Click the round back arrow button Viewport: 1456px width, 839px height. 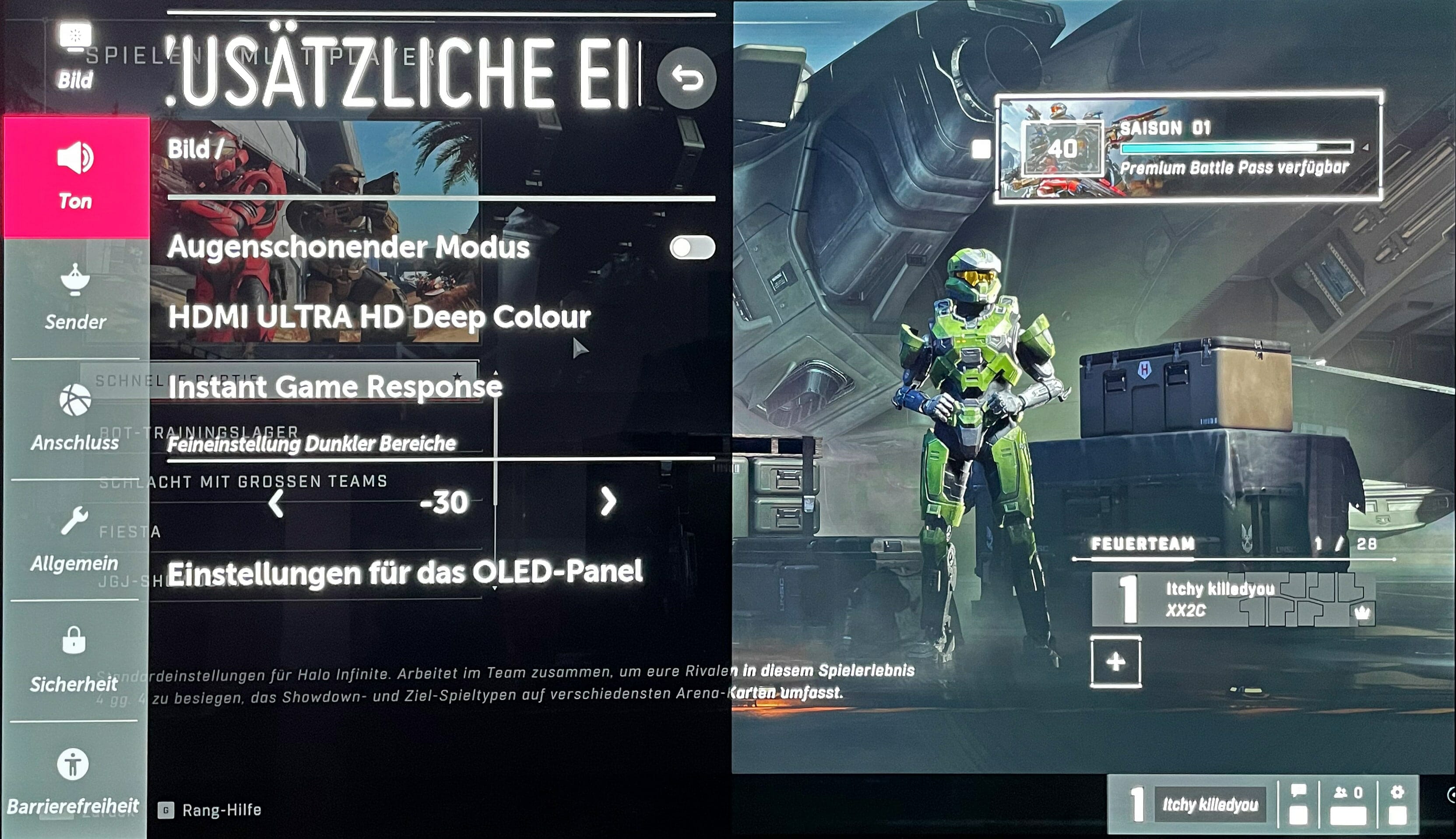click(x=686, y=78)
